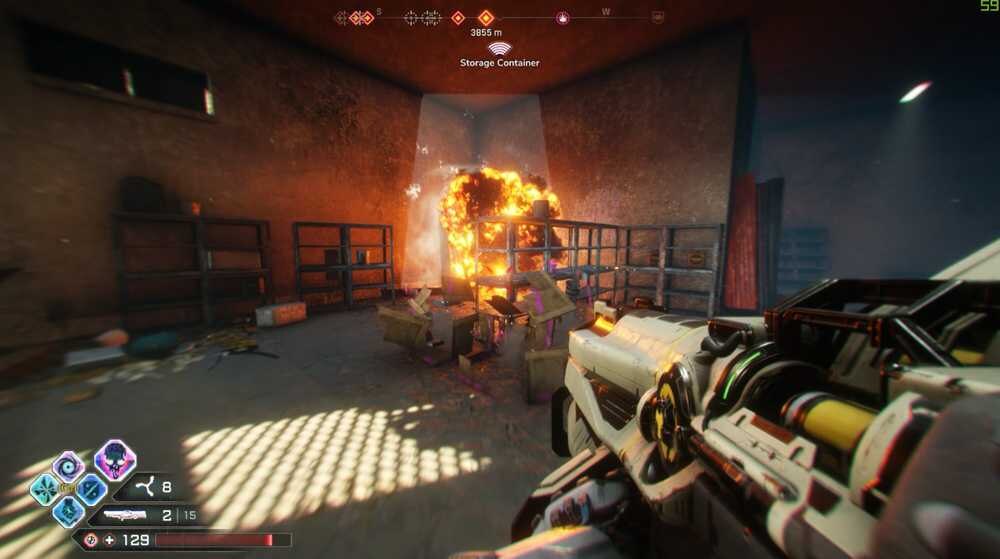
Task: Click the pink flame marker on the compass
Action: pos(563,17)
